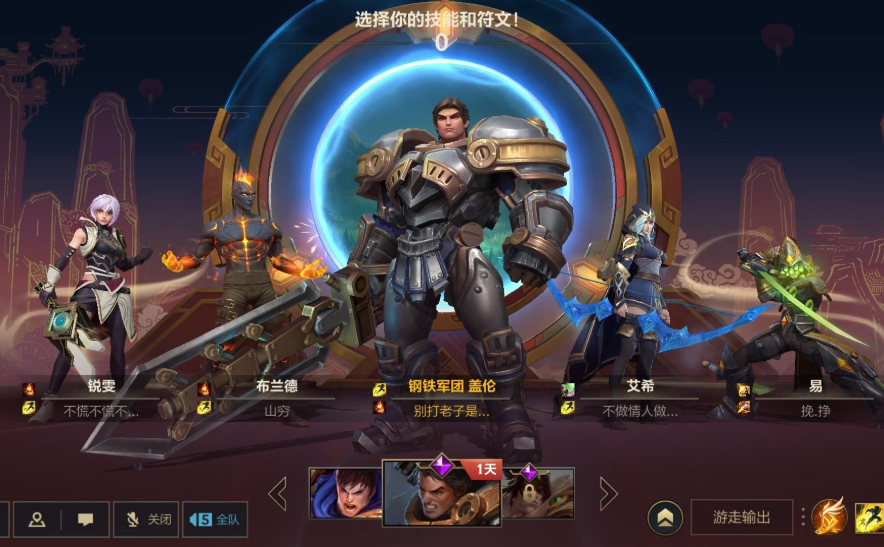Select teammate 布兰德 name plate

[x=276, y=387]
